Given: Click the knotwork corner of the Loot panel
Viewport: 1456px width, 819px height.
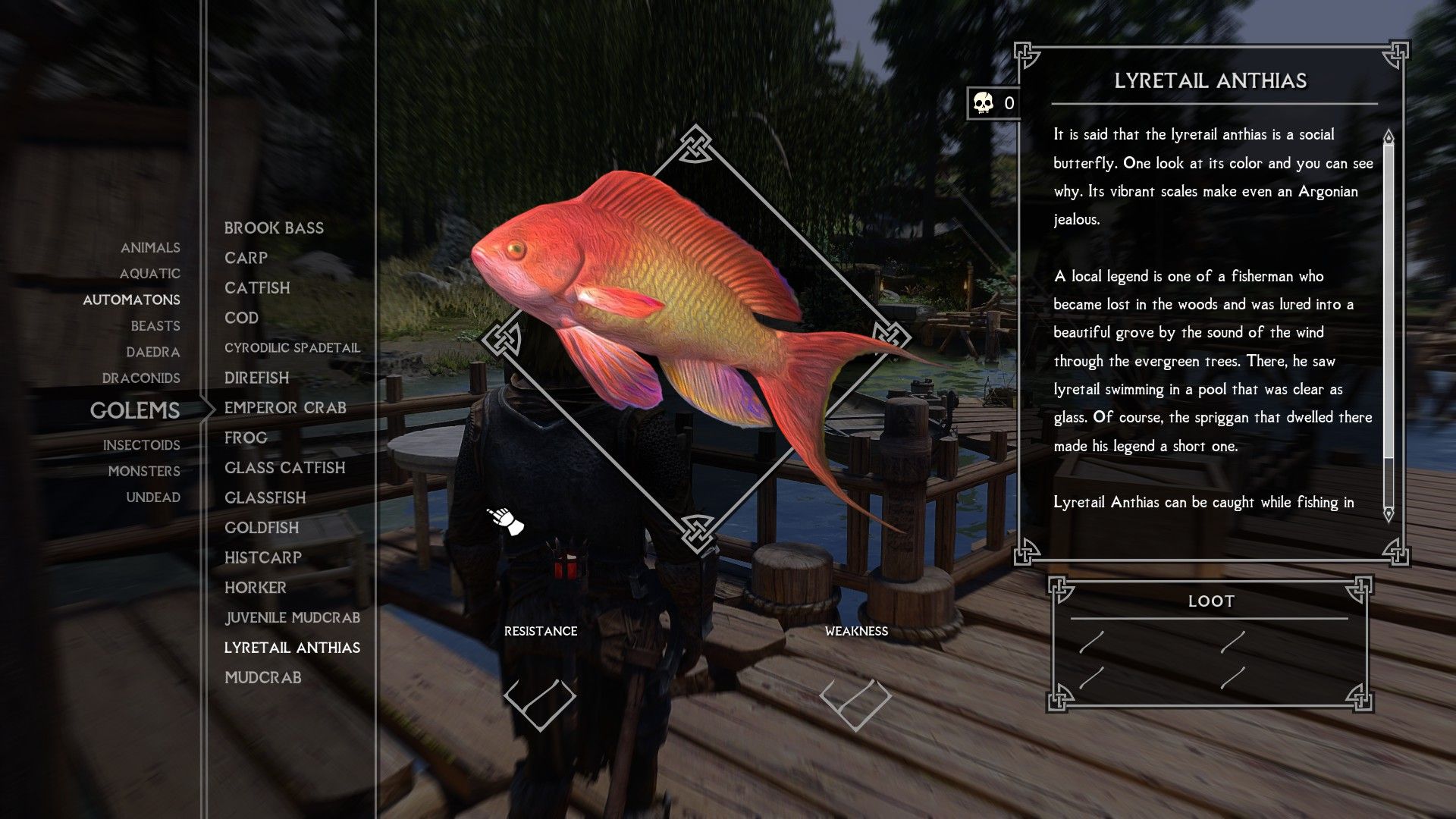Looking at the screenshot, I should tap(1060, 592).
